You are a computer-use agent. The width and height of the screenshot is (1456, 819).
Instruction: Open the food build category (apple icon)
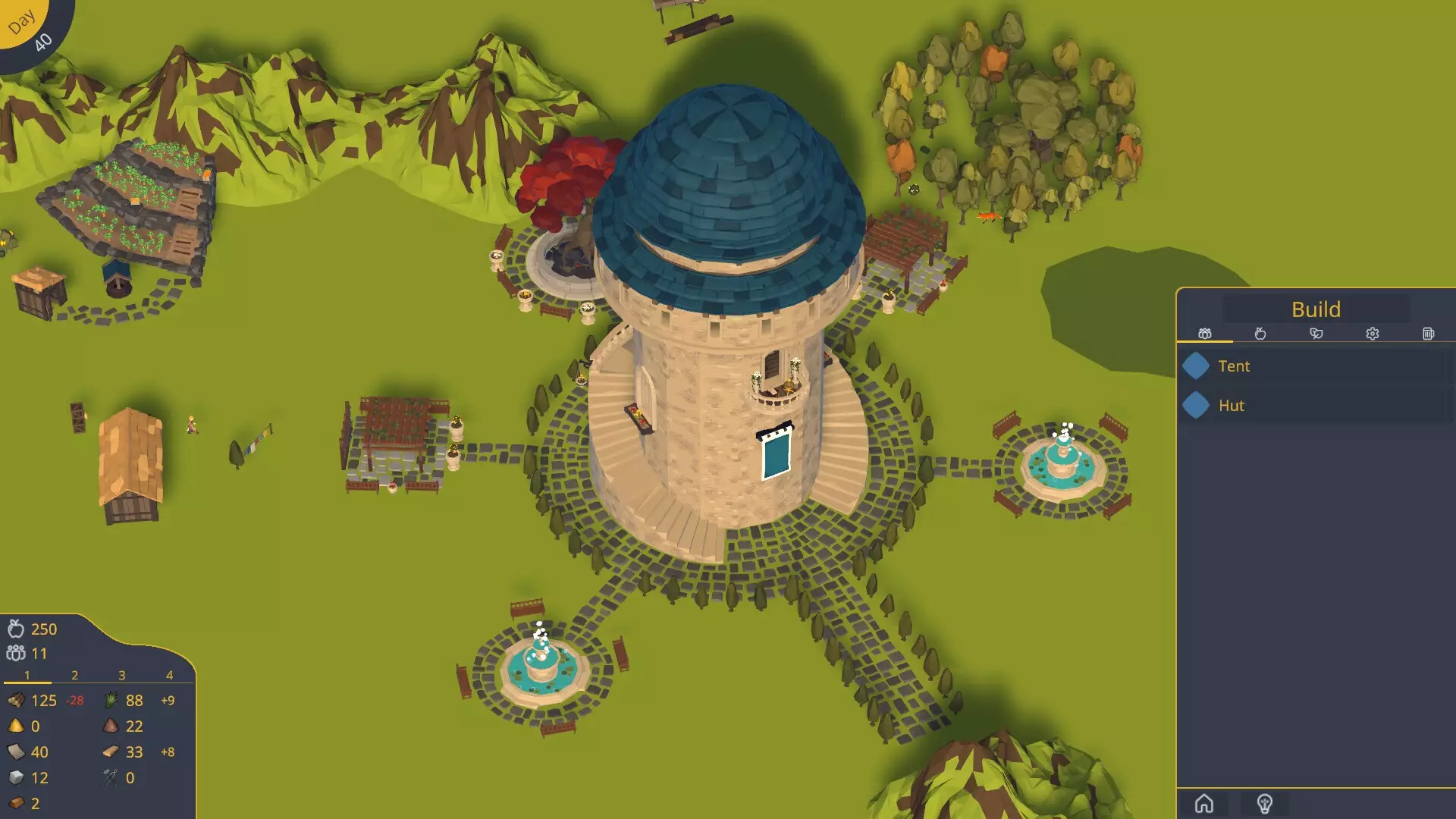coord(1260,334)
